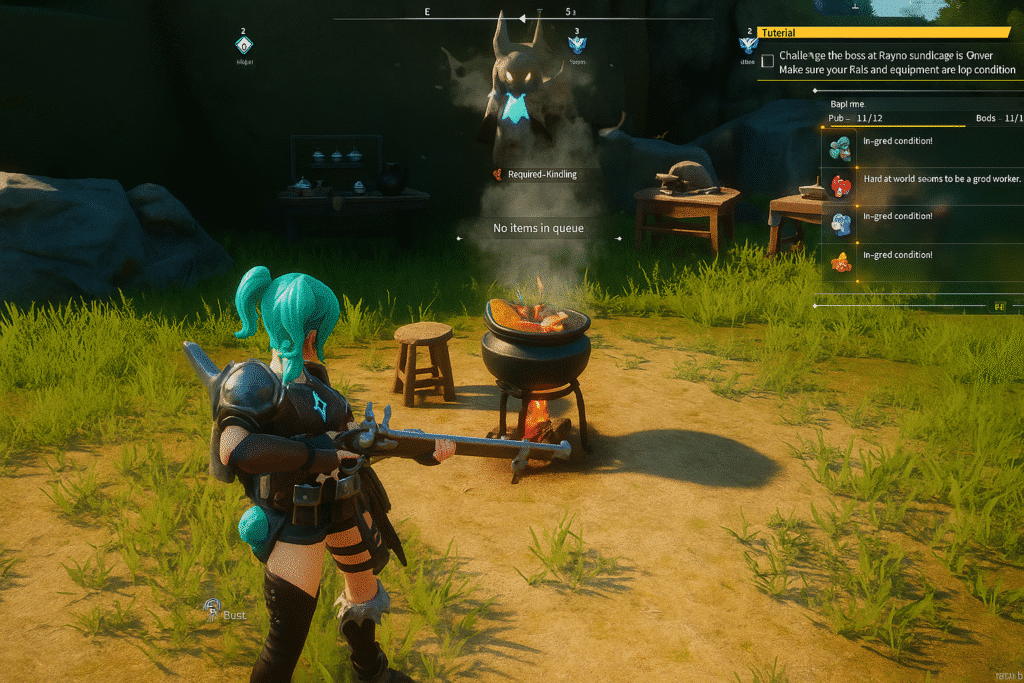The width and height of the screenshot is (1024, 683).
Task: Select the teal creature in the worker list
Action: (841, 148)
